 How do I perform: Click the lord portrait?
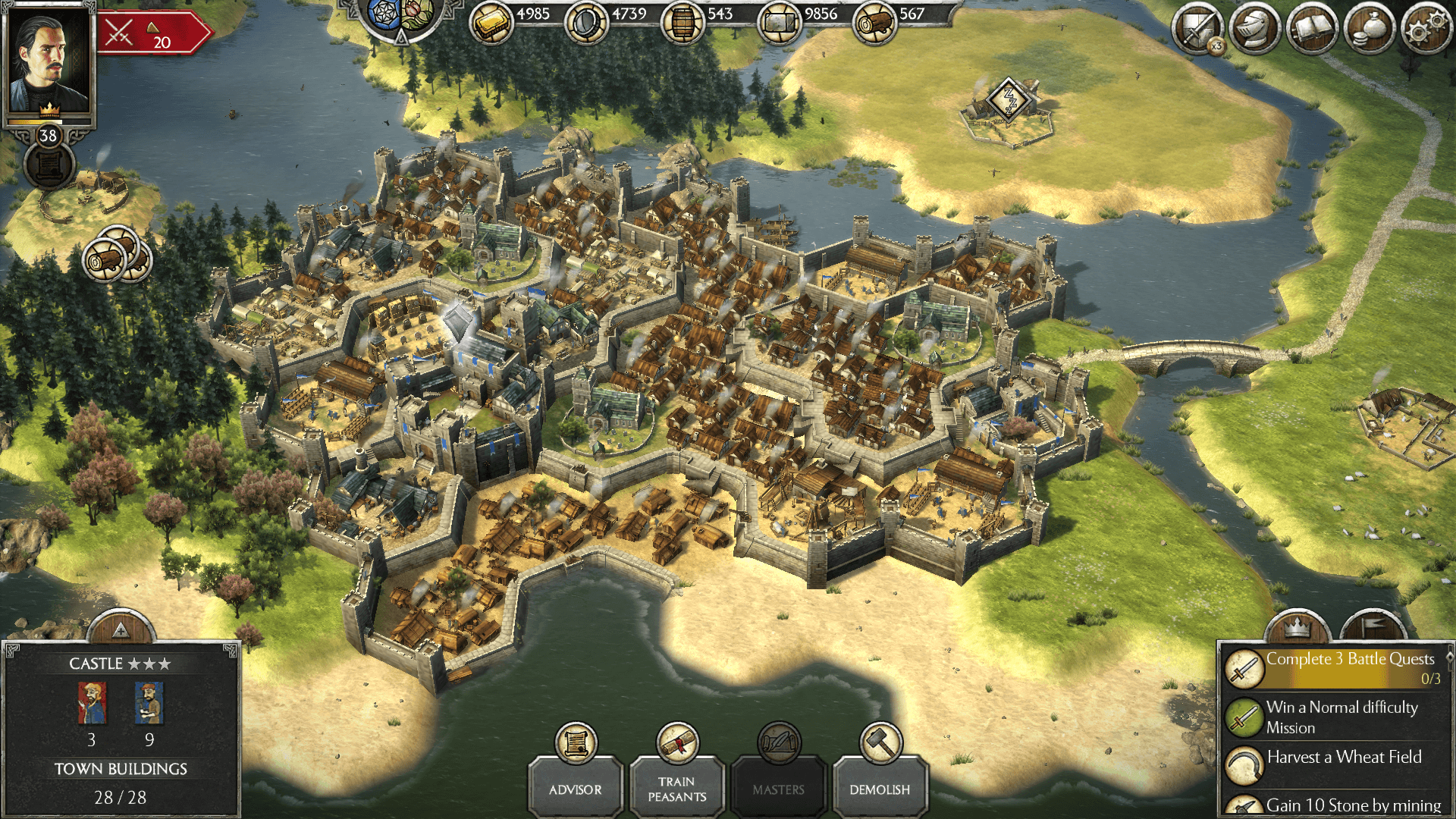tap(49, 61)
